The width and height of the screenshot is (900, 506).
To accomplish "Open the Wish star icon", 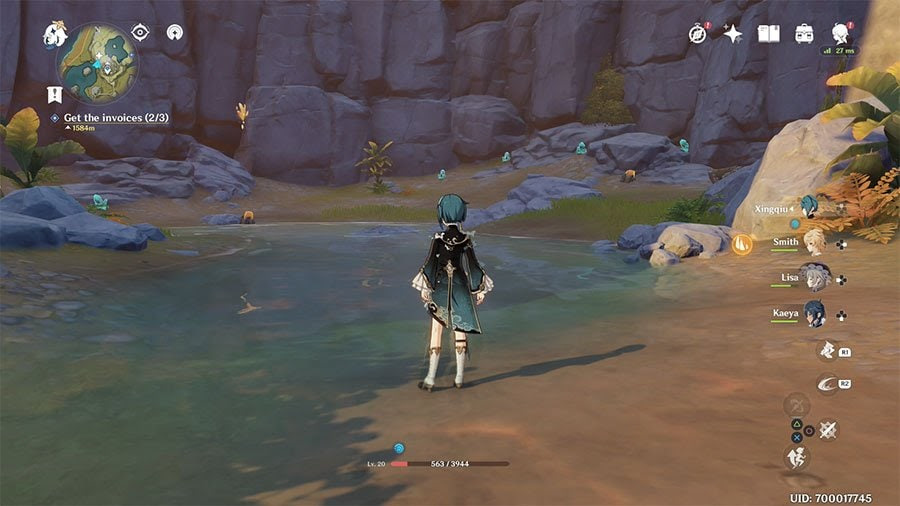I will 733,34.
